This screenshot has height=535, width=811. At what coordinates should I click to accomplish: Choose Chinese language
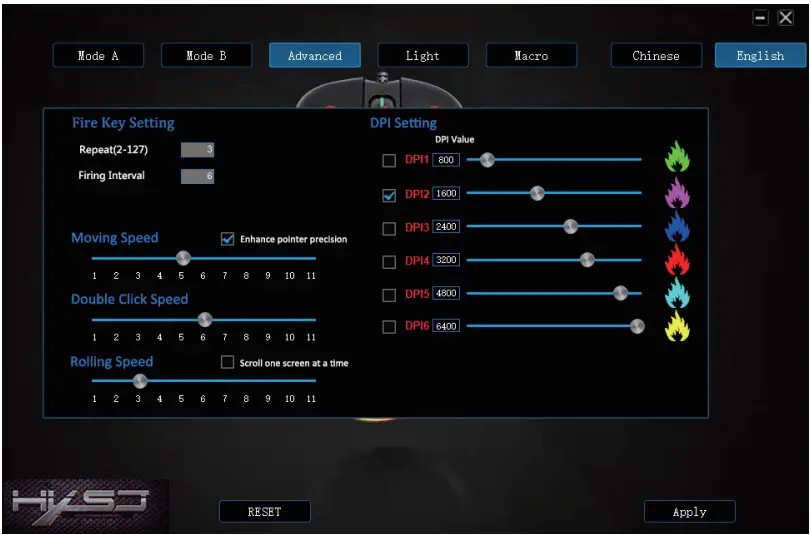655,56
